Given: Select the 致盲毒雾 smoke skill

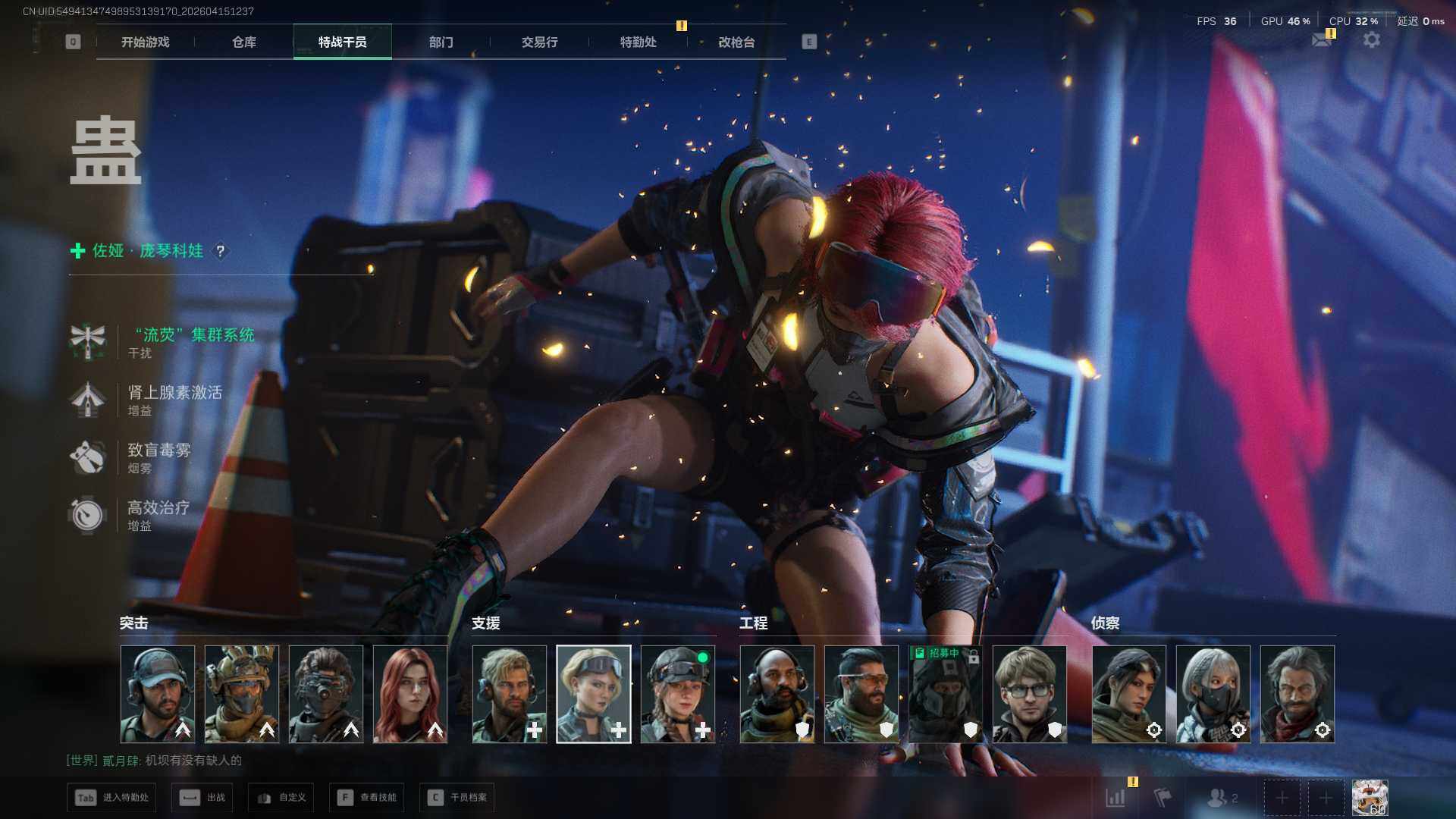Looking at the screenshot, I should pos(158,450).
